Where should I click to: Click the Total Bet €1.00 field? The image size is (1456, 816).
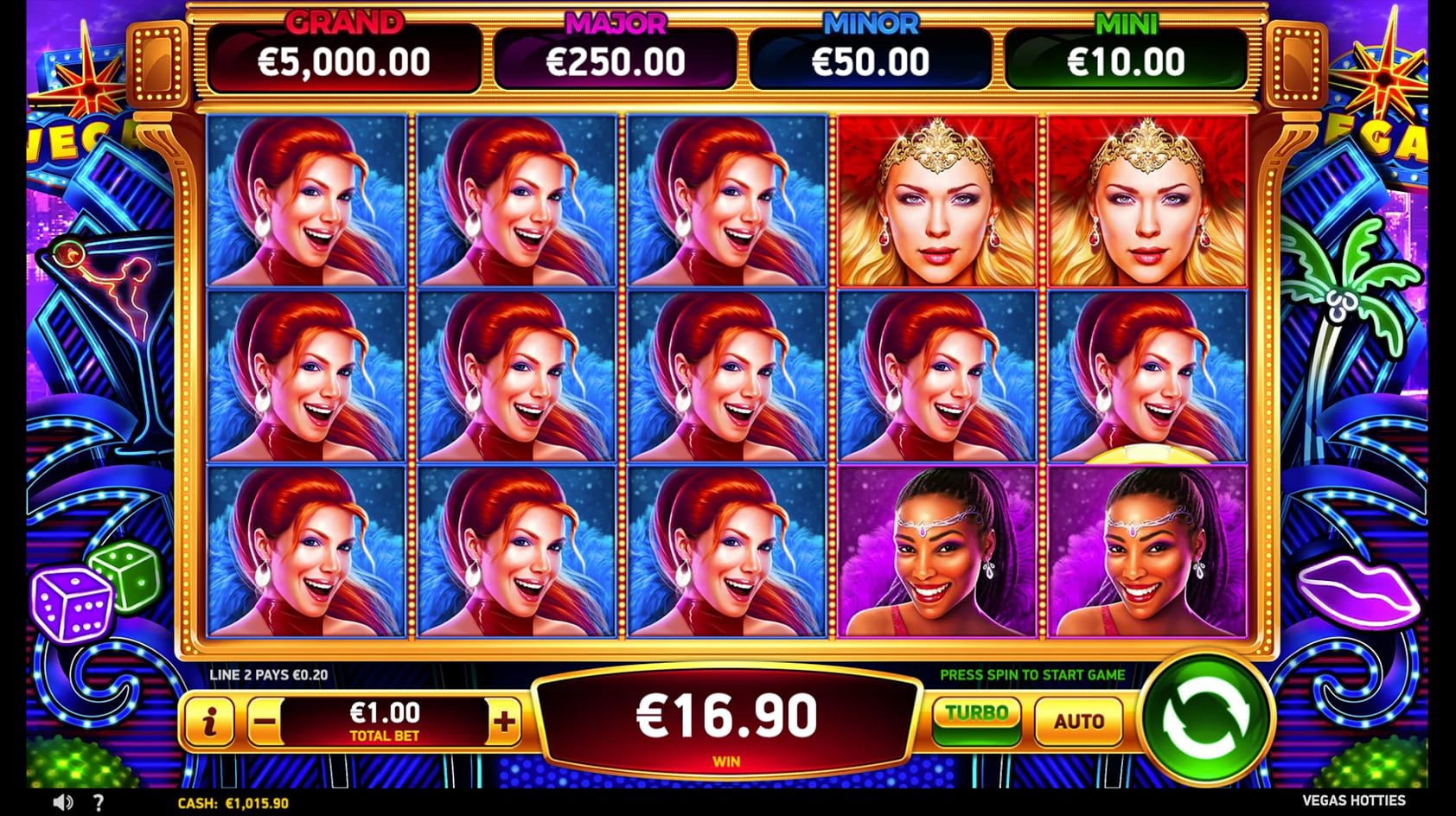(383, 719)
